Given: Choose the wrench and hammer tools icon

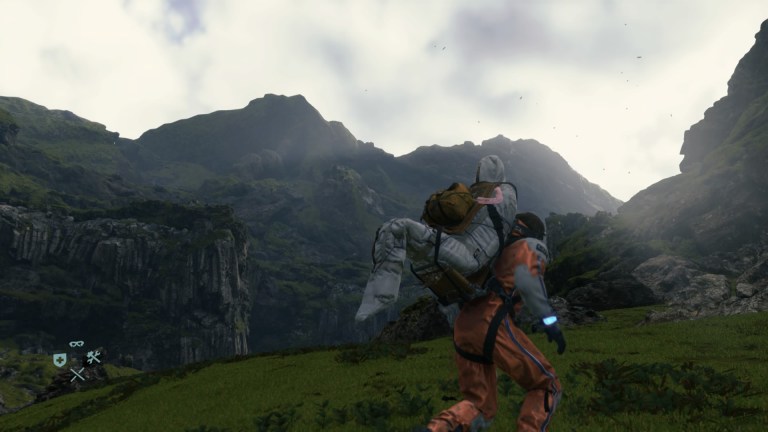Looking at the screenshot, I should (x=94, y=358).
